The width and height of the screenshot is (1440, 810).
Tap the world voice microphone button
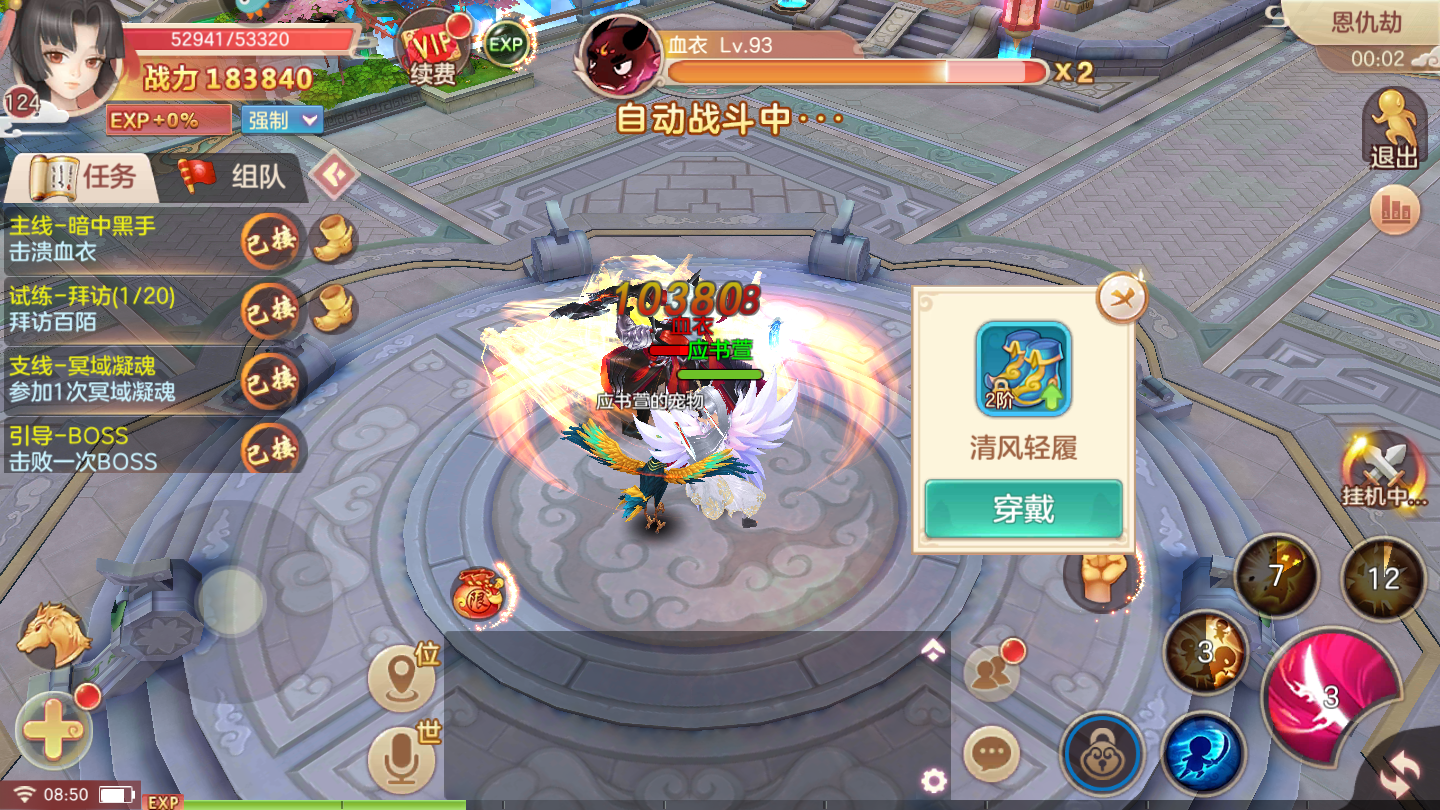click(403, 759)
